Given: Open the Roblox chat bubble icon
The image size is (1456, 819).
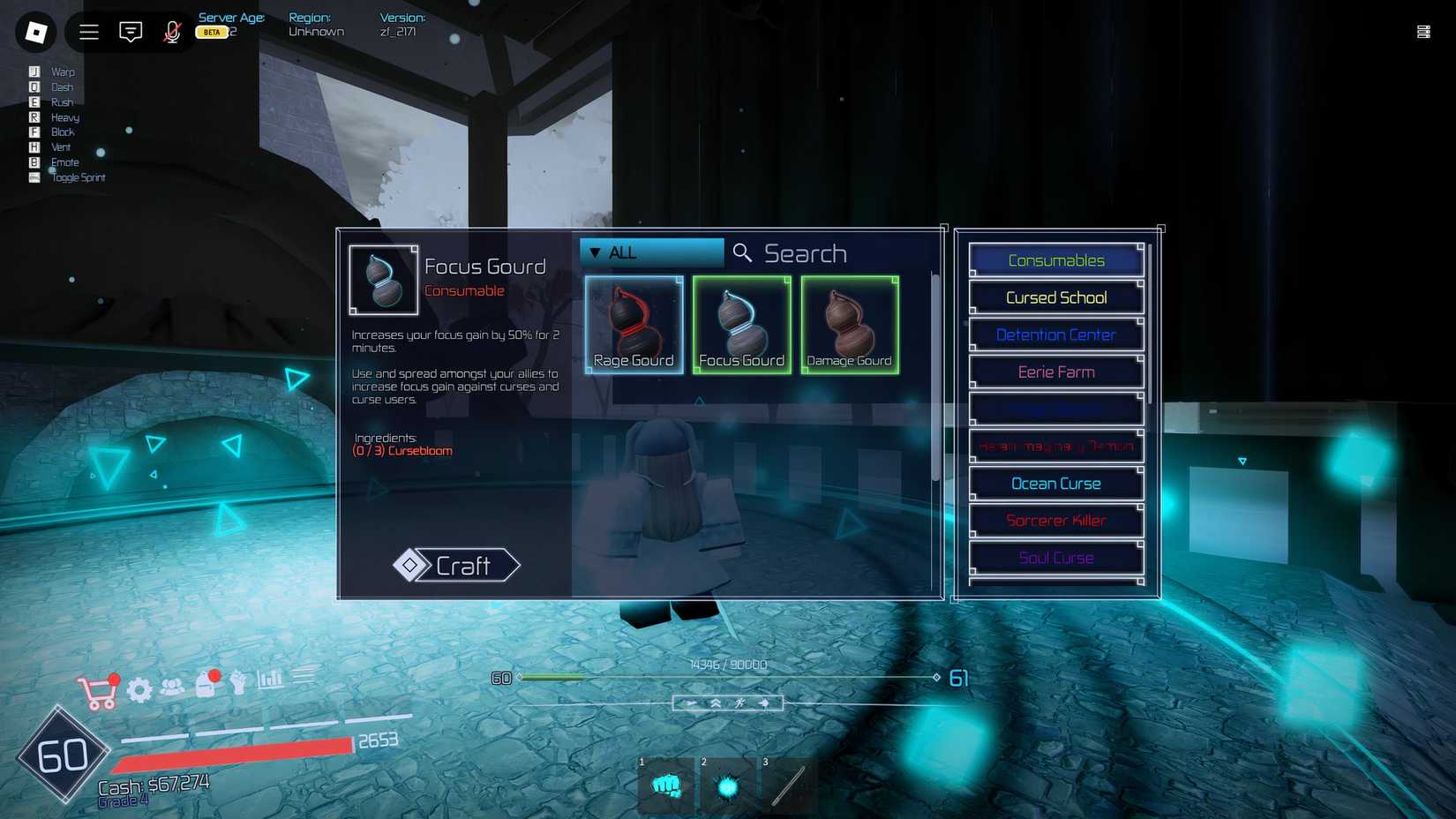Looking at the screenshot, I should pos(130,32).
